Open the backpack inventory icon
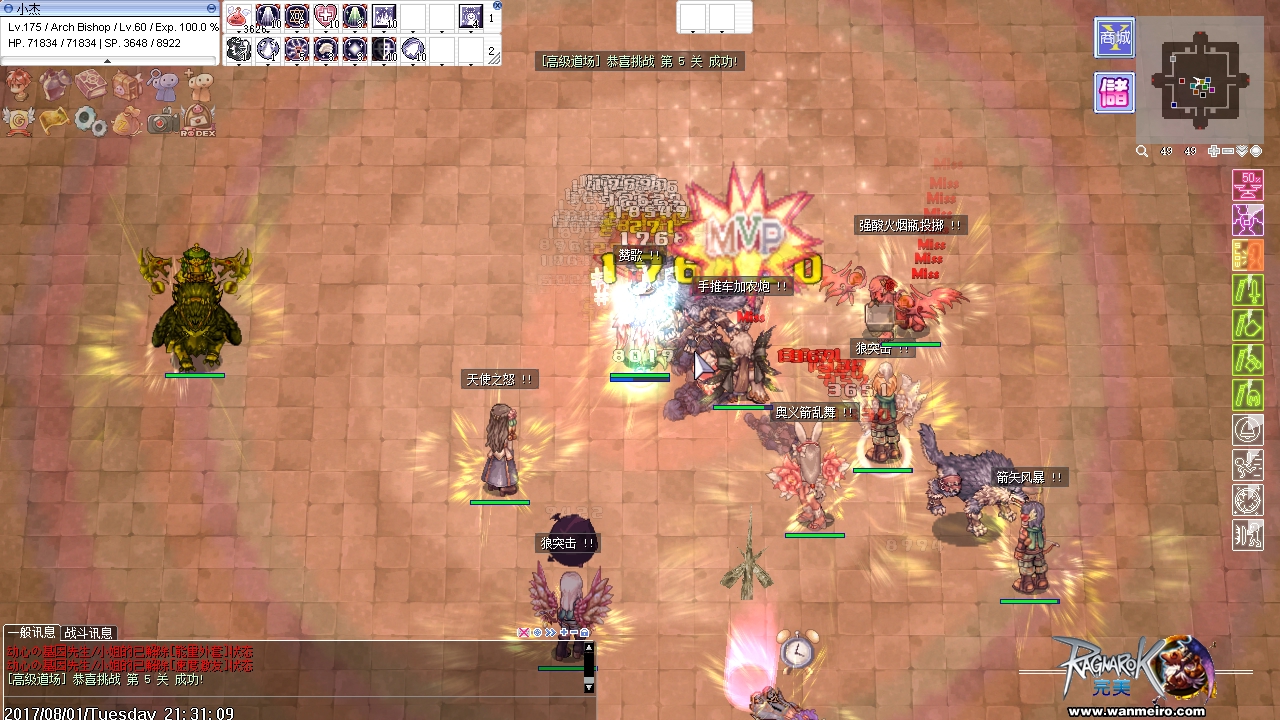The height and width of the screenshot is (720, 1280). click(x=127, y=86)
